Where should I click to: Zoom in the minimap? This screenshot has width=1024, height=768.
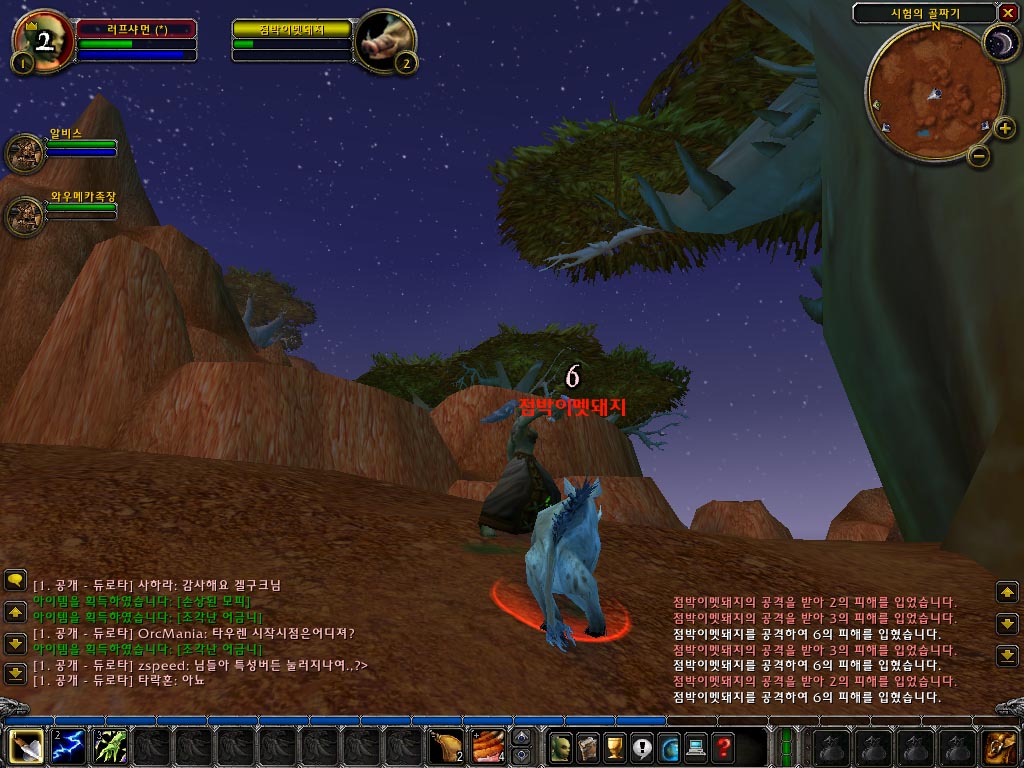pyautogui.click(x=1003, y=127)
